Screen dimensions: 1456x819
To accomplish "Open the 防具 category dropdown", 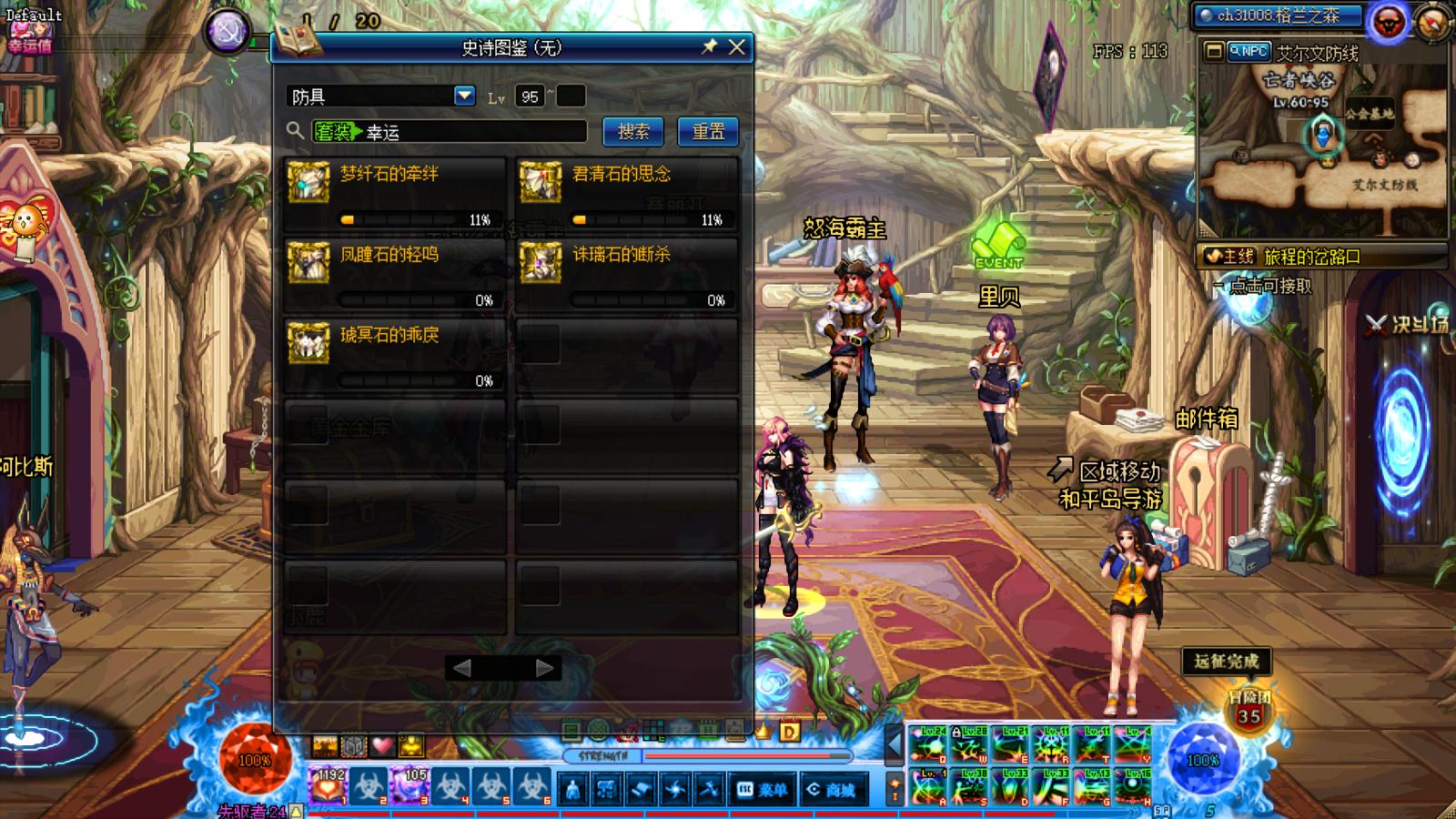I will coord(464,96).
